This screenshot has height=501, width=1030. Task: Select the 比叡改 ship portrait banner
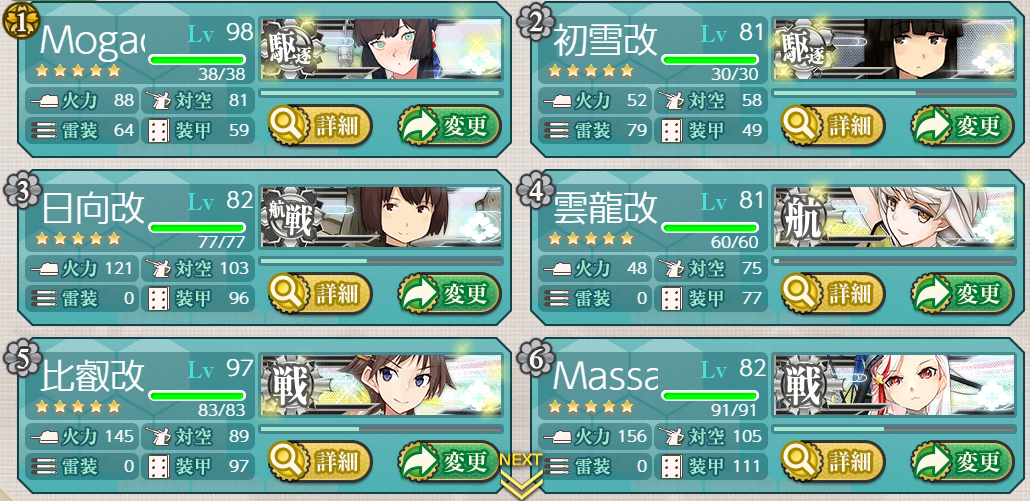[380, 385]
